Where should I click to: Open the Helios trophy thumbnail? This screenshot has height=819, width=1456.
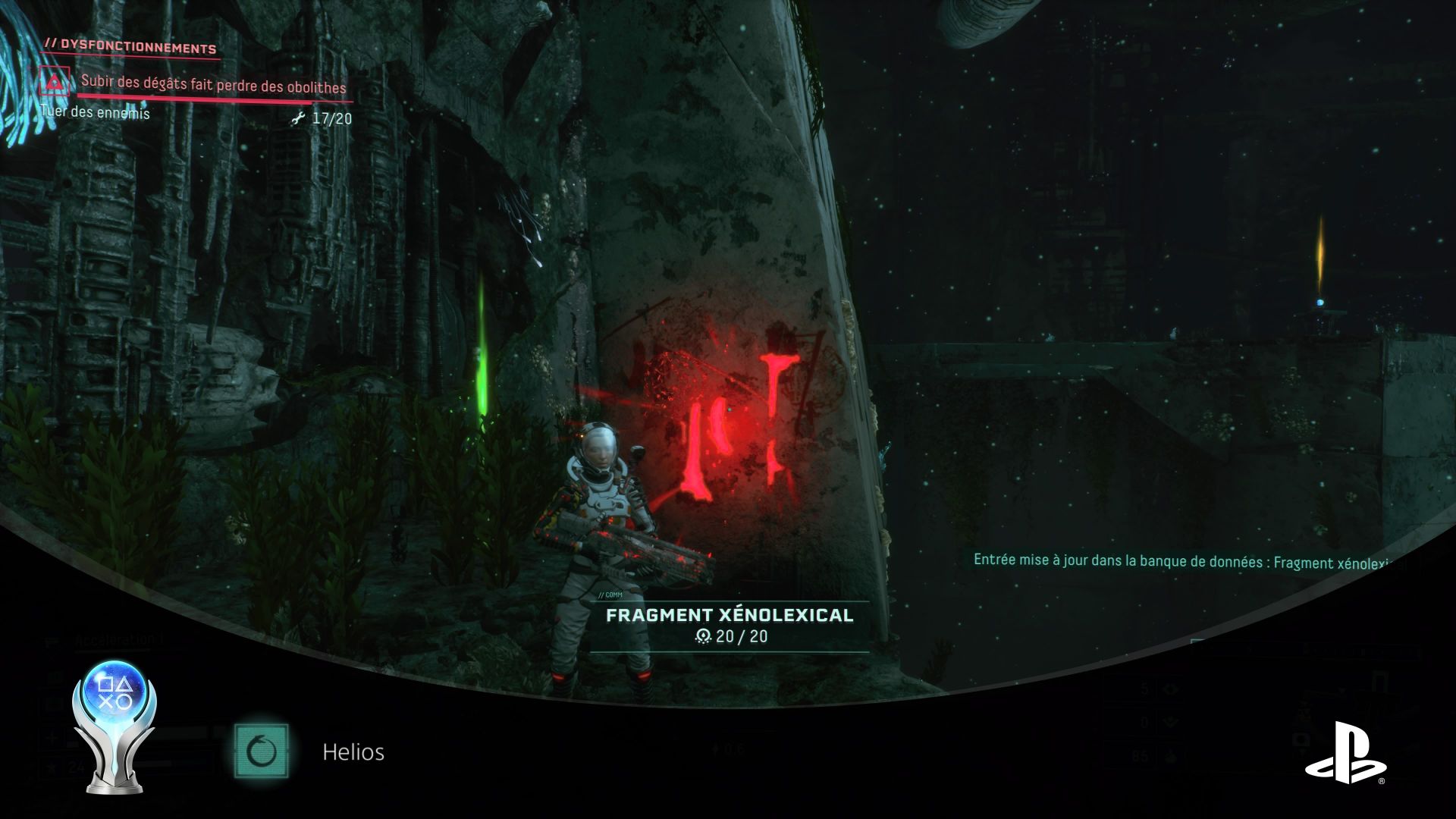click(x=262, y=751)
